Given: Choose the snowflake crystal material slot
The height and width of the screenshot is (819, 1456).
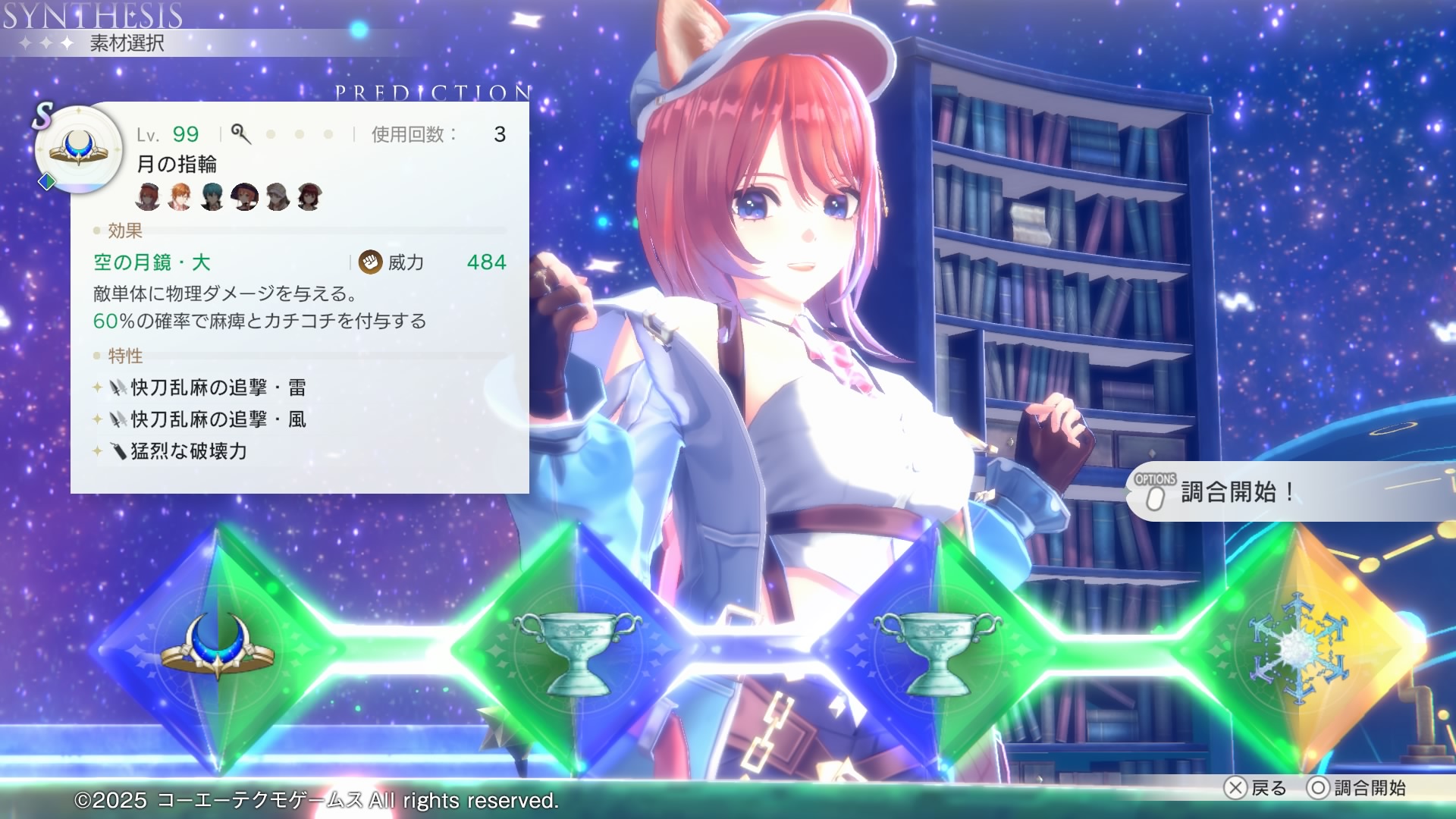Looking at the screenshot, I should (x=1298, y=648).
